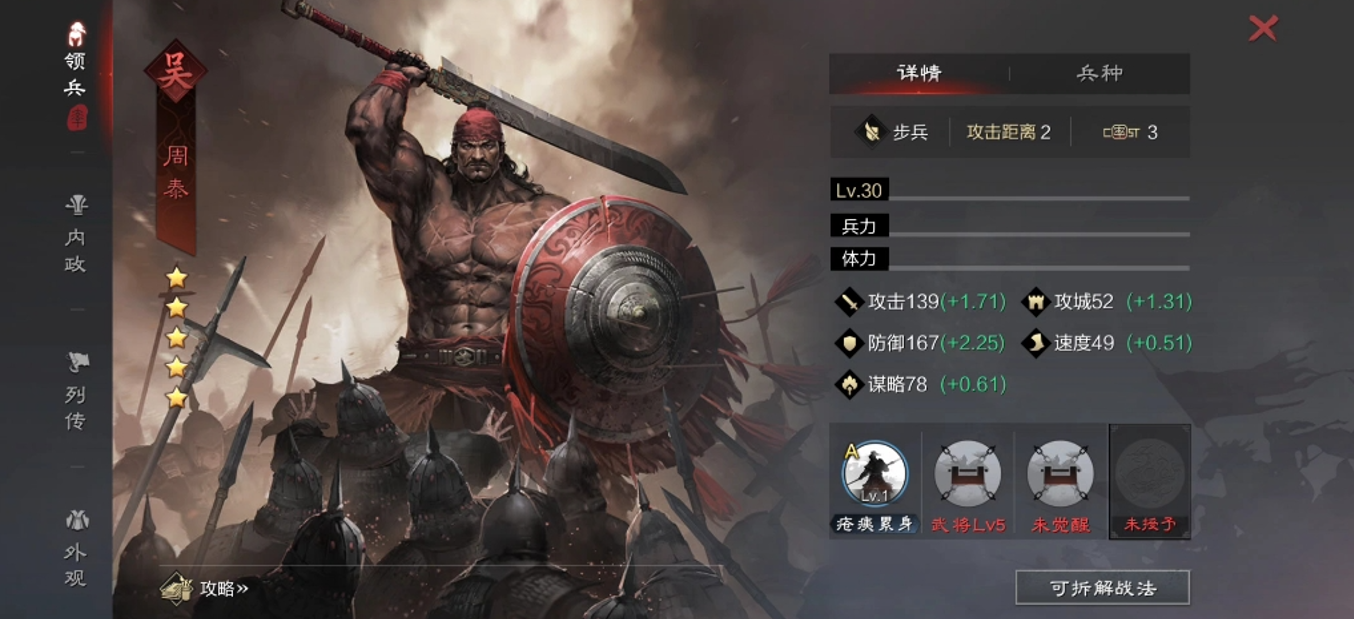The image size is (1354, 619).
Task: Open the 外观 appearance section
Action: pyautogui.click(x=76, y=548)
